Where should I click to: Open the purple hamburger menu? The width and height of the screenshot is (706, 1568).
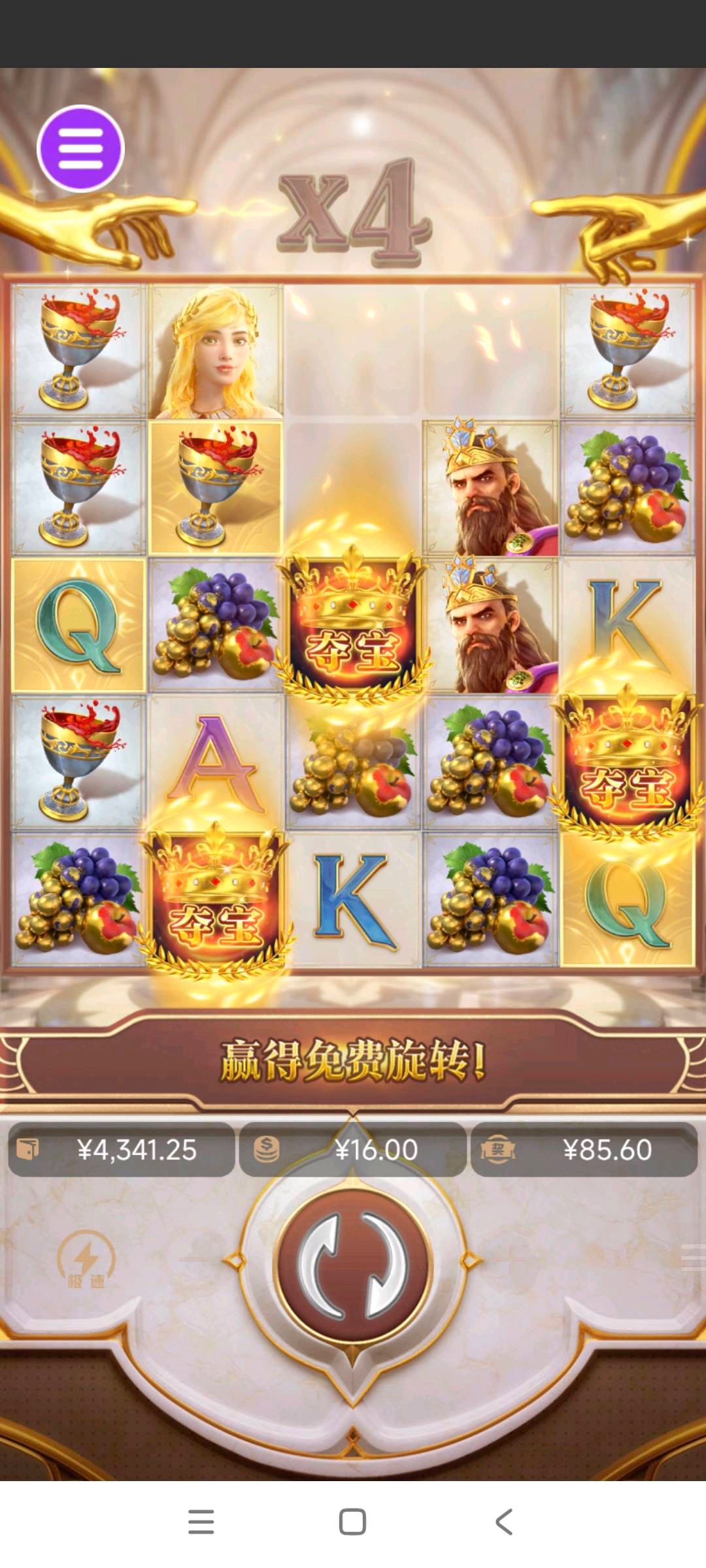pos(80,148)
